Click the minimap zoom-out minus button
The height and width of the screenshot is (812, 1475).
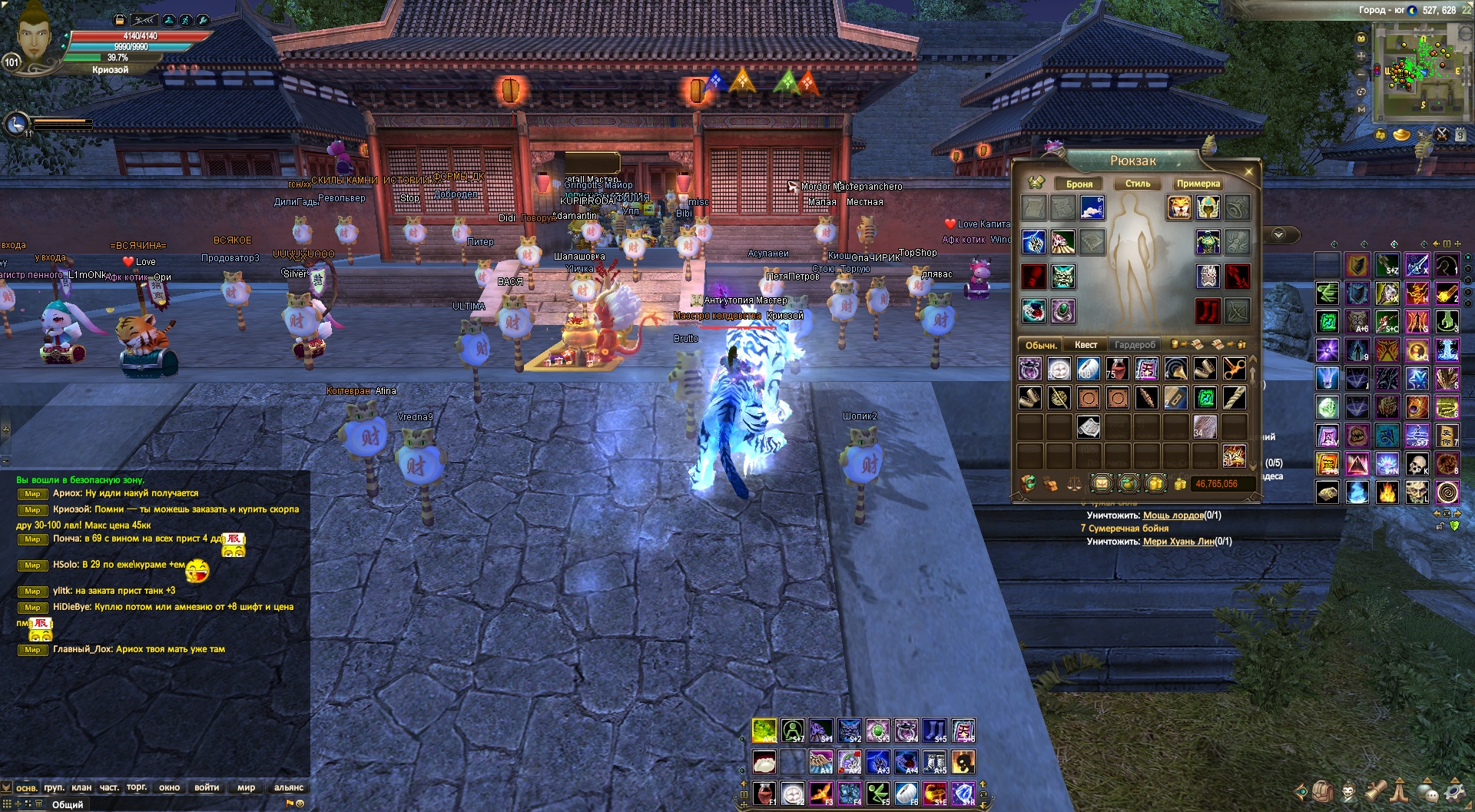(x=1361, y=74)
